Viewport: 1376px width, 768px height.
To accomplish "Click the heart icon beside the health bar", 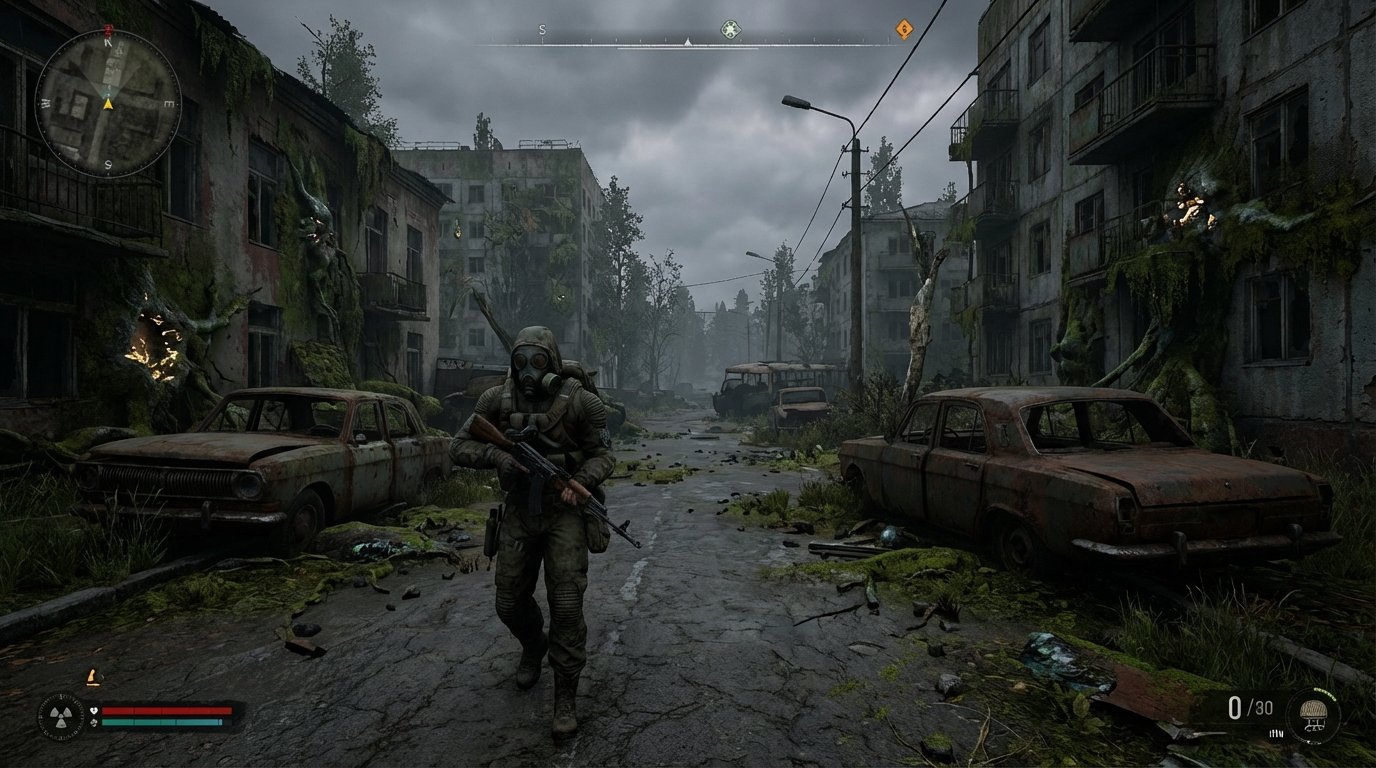I will point(94,711).
